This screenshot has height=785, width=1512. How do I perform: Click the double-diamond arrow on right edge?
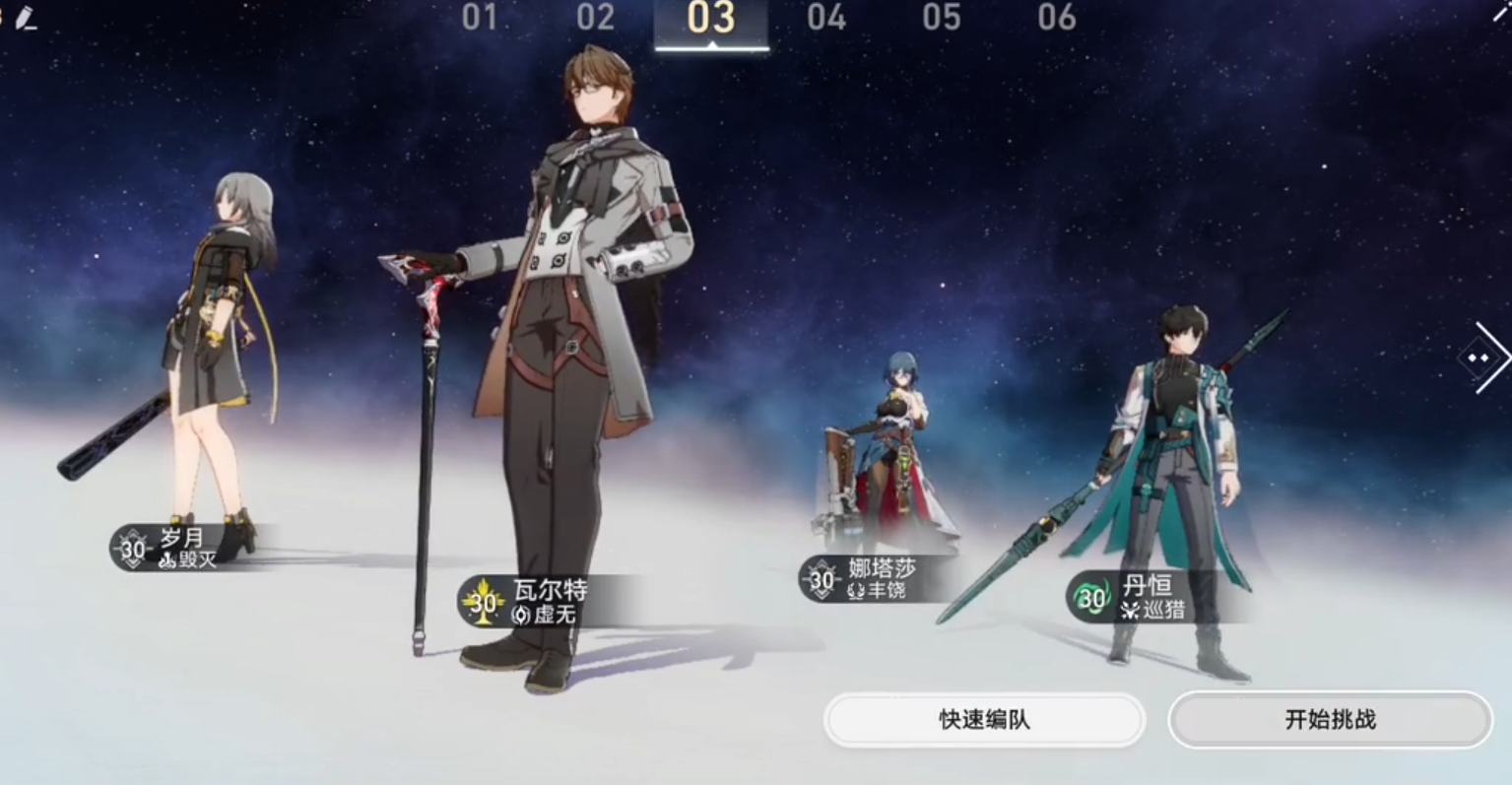1478,359
